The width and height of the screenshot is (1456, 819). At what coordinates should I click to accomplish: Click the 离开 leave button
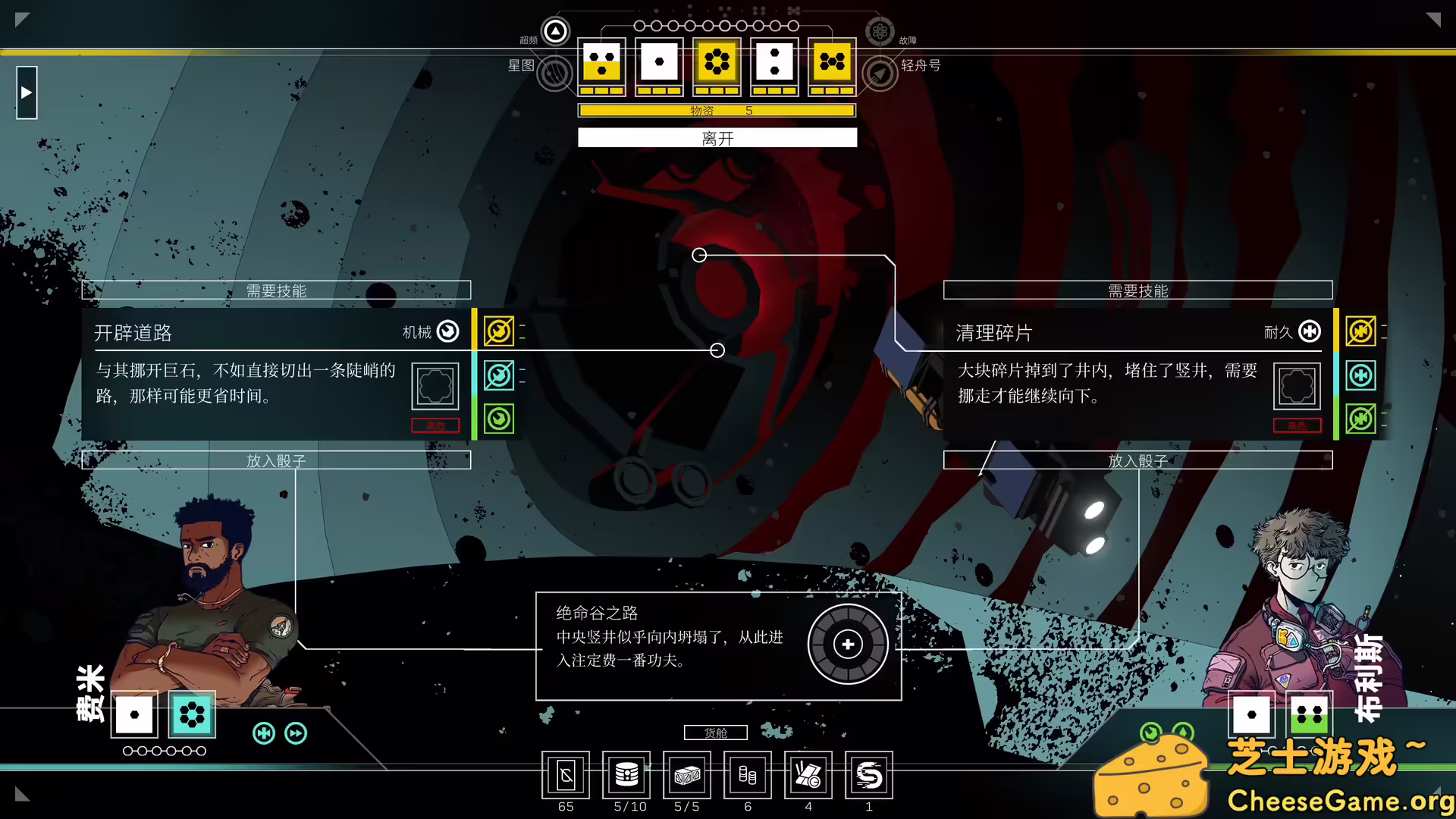(x=717, y=137)
